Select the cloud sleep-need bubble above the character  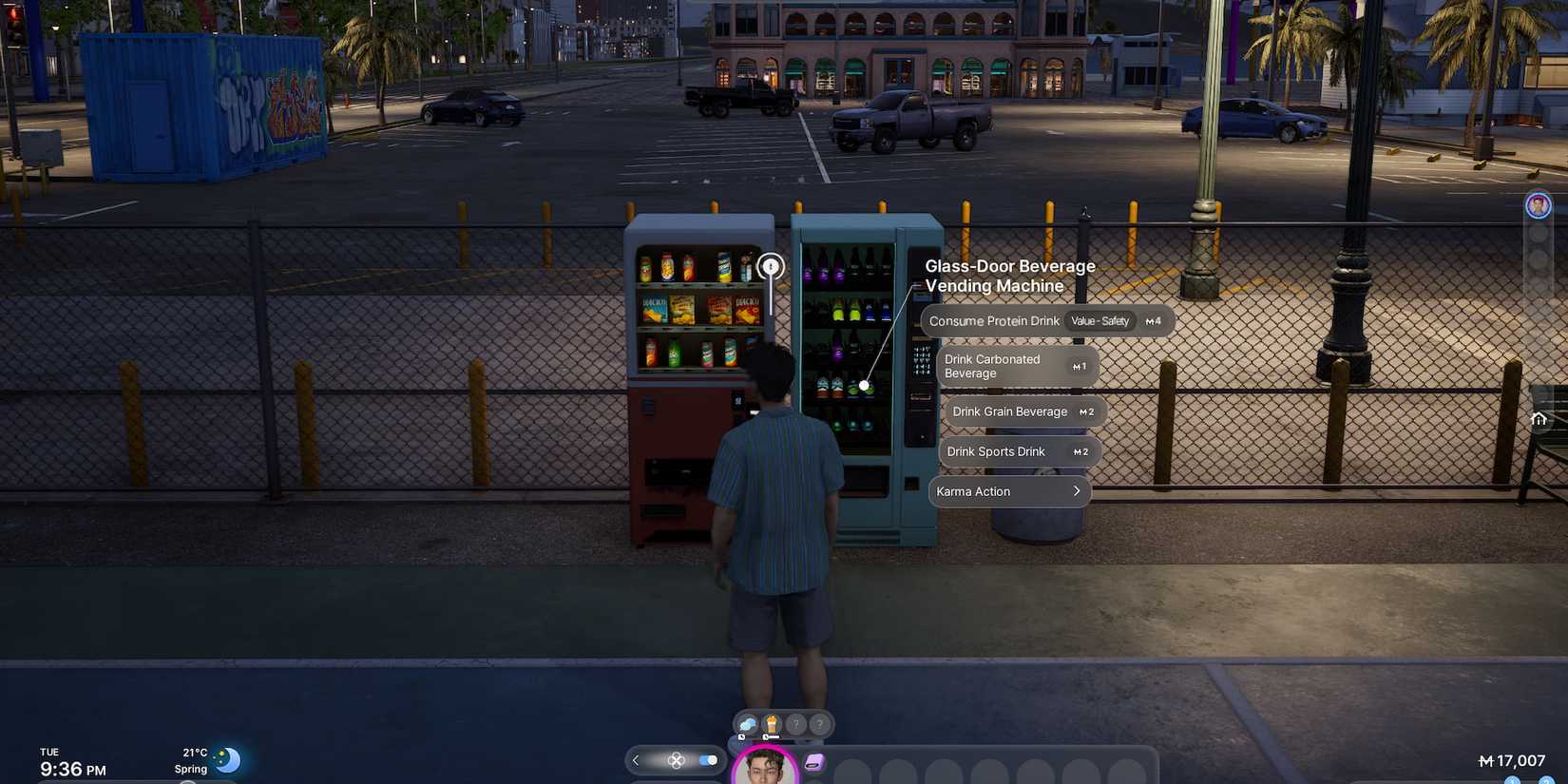tap(747, 724)
